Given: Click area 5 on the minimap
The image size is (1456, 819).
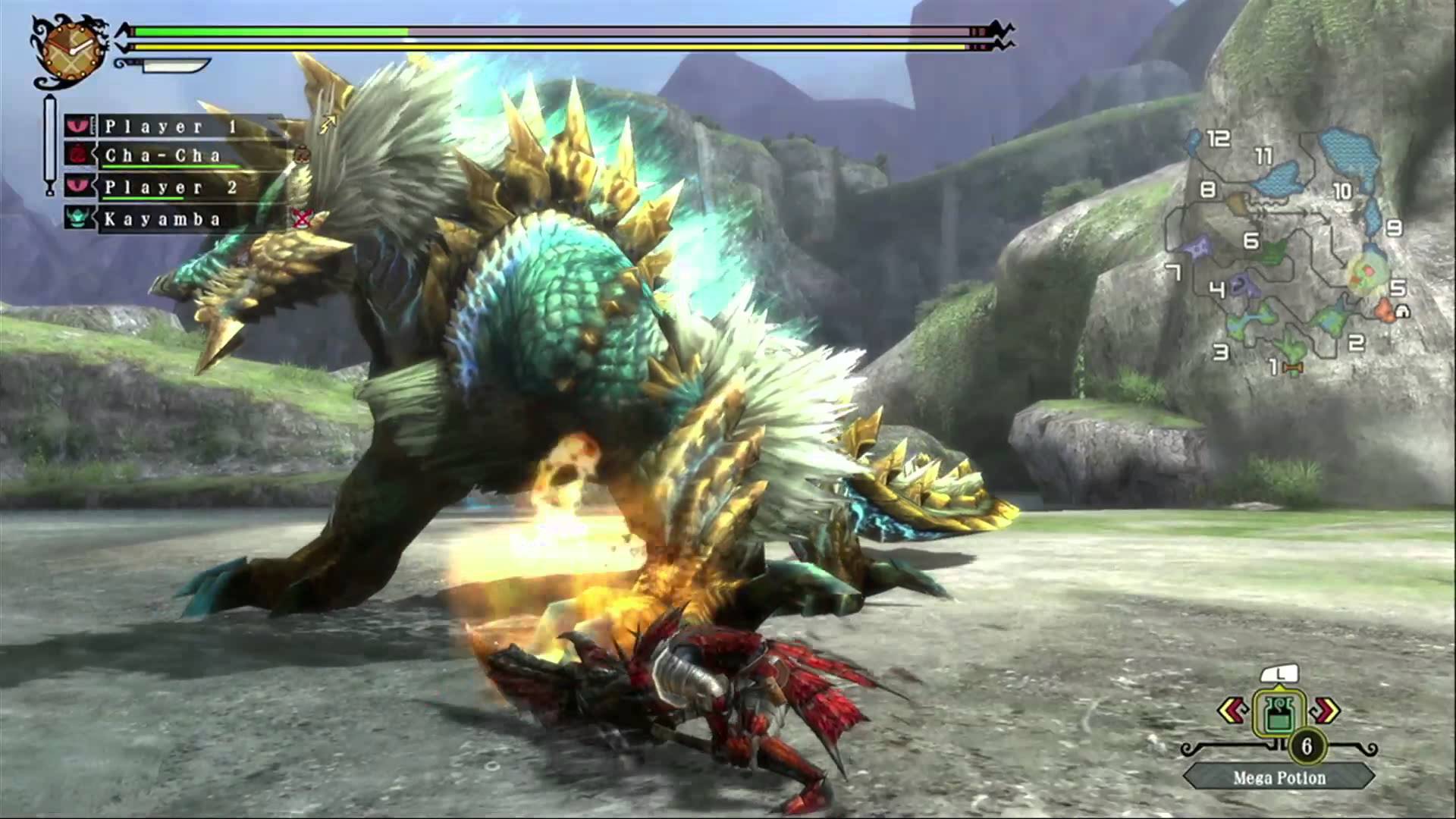Looking at the screenshot, I should (1399, 288).
